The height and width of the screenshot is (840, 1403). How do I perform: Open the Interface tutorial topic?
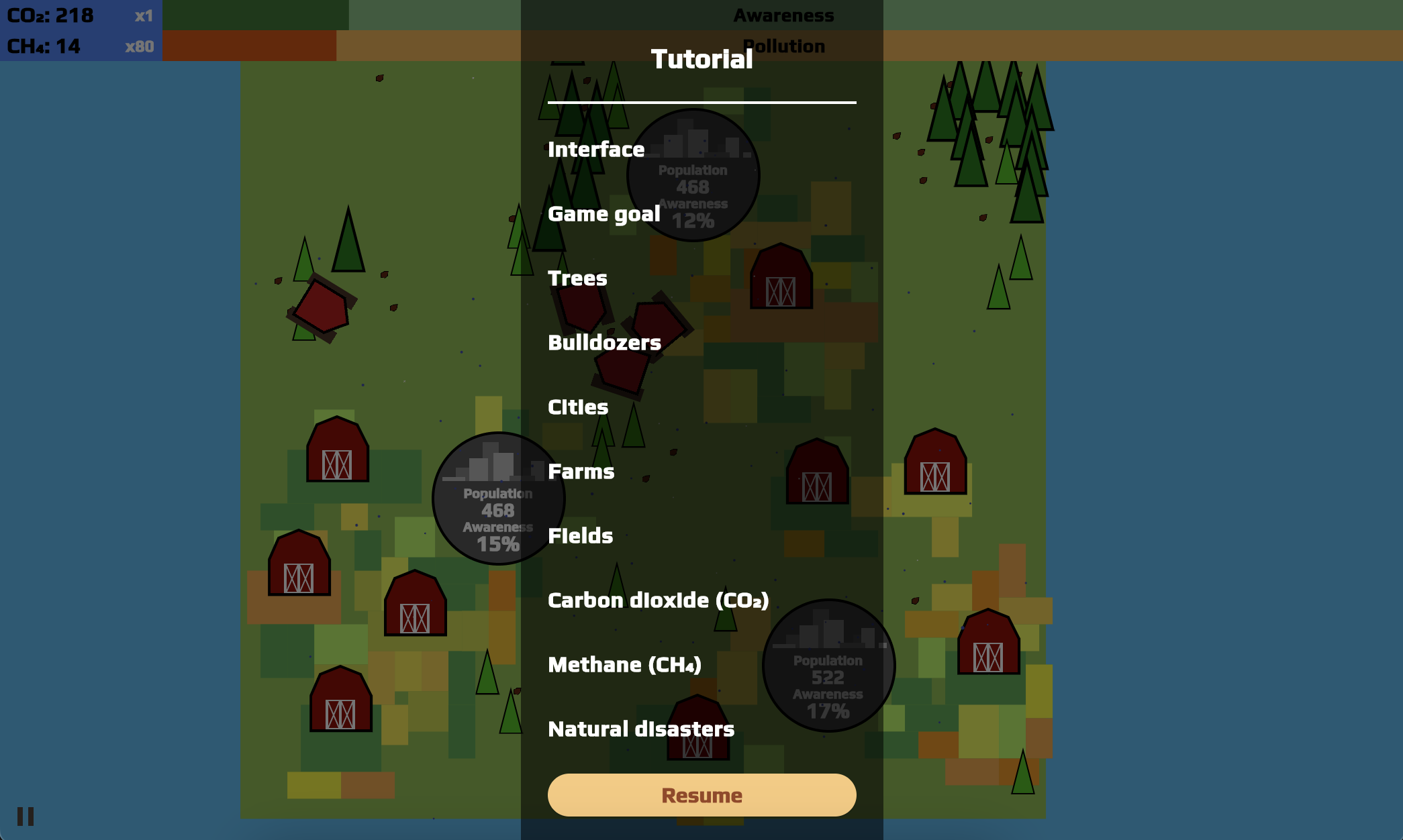click(596, 150)
